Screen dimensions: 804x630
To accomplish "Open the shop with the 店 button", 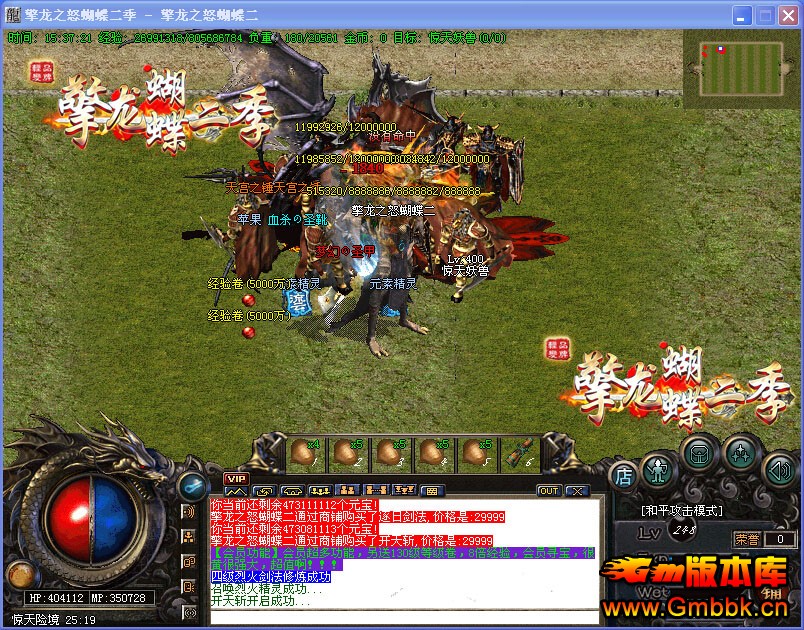I will tap(624, 475).
